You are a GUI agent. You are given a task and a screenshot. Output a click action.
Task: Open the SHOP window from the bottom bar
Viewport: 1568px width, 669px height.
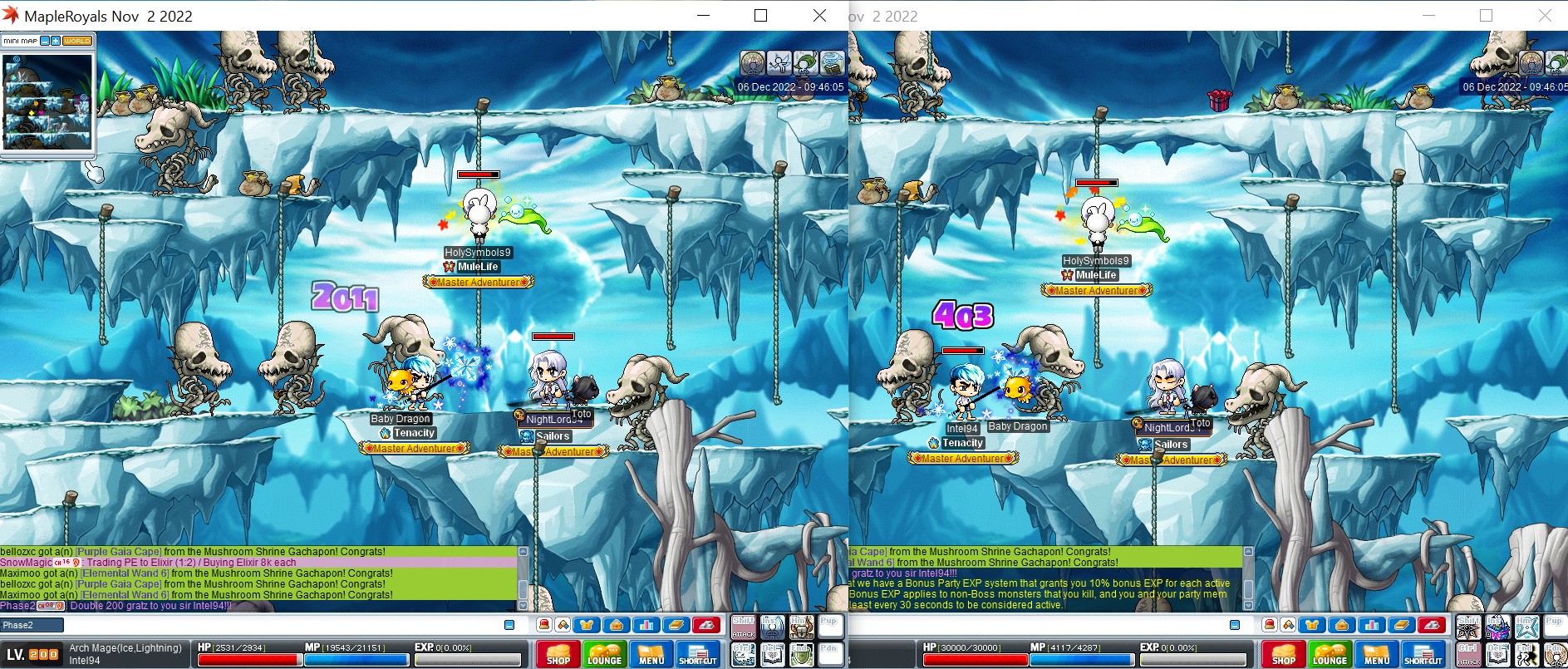click(558, 655)
